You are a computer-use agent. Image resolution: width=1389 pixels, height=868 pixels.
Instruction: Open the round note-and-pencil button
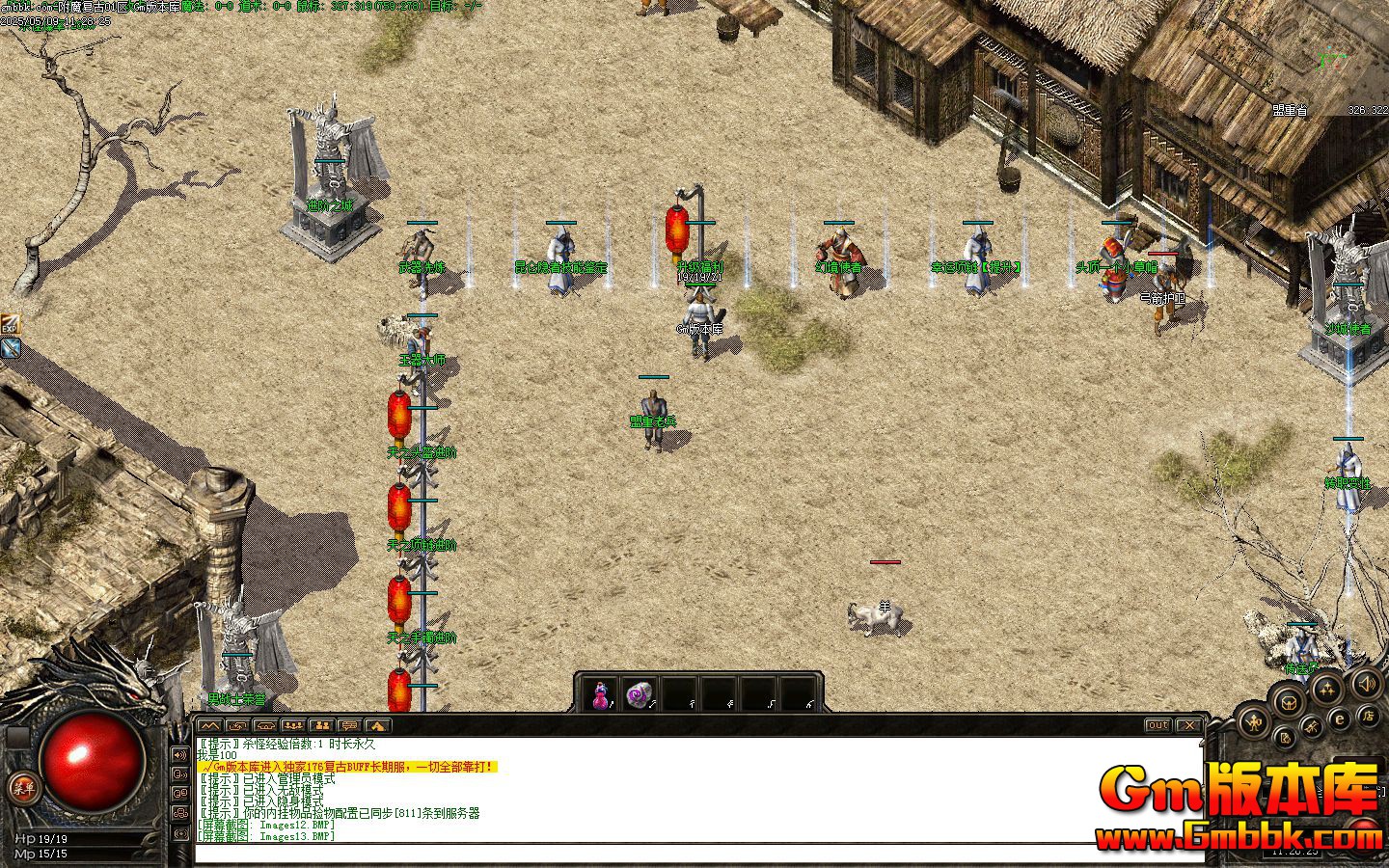pyautogui.click(x=1285, y=739)
